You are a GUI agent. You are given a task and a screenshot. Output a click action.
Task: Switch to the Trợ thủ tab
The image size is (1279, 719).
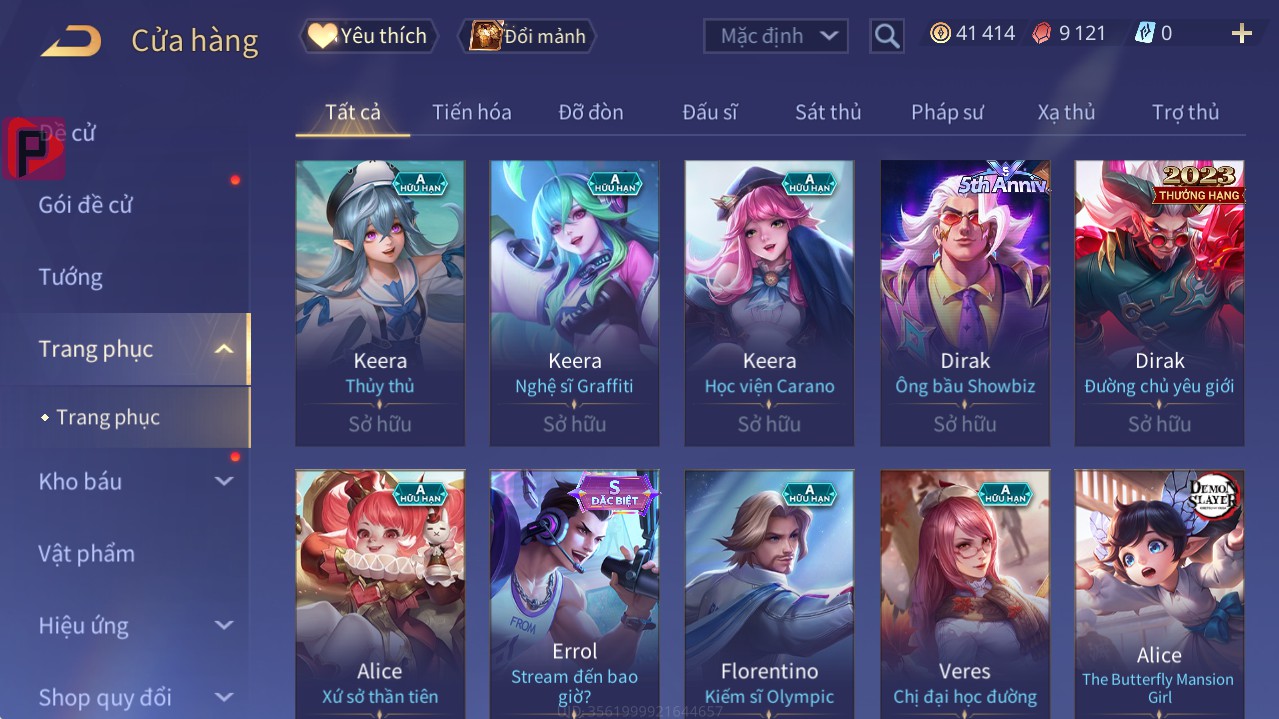(1185, 112)
